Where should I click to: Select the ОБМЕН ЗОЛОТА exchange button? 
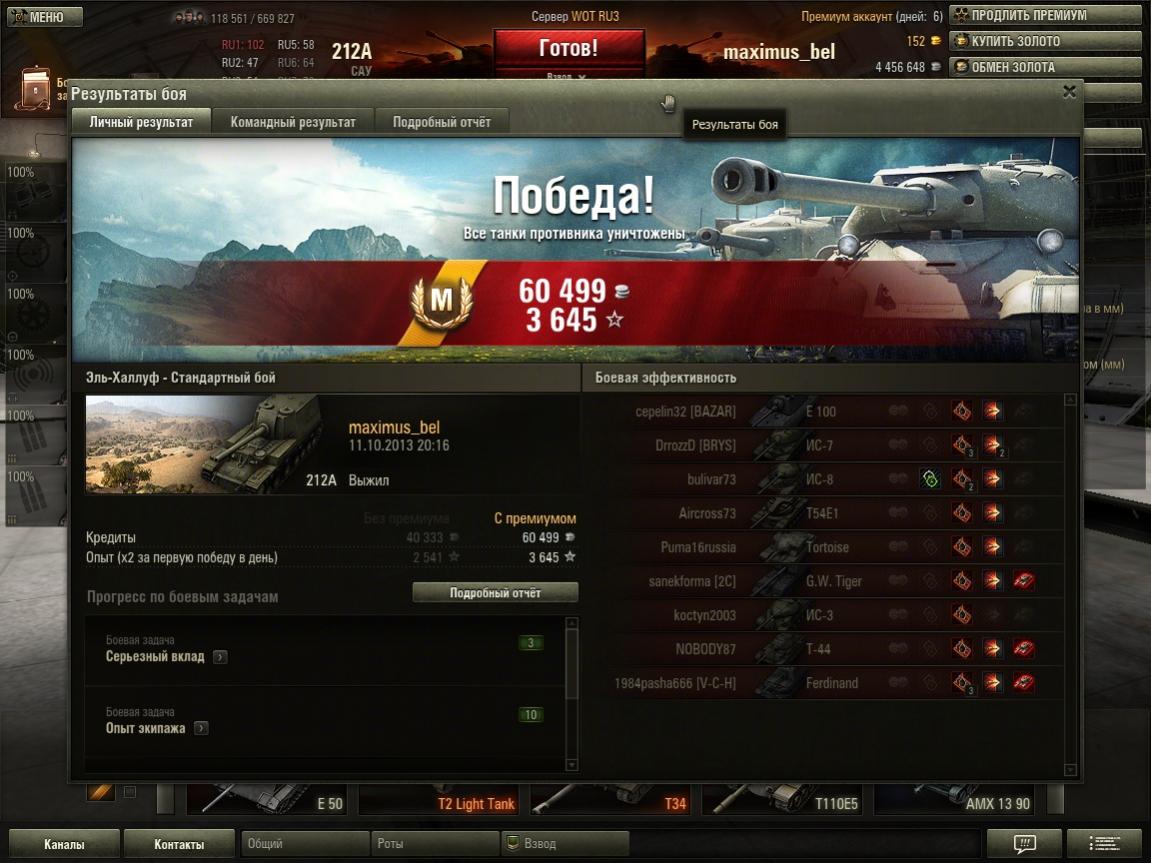point(1045,67)
